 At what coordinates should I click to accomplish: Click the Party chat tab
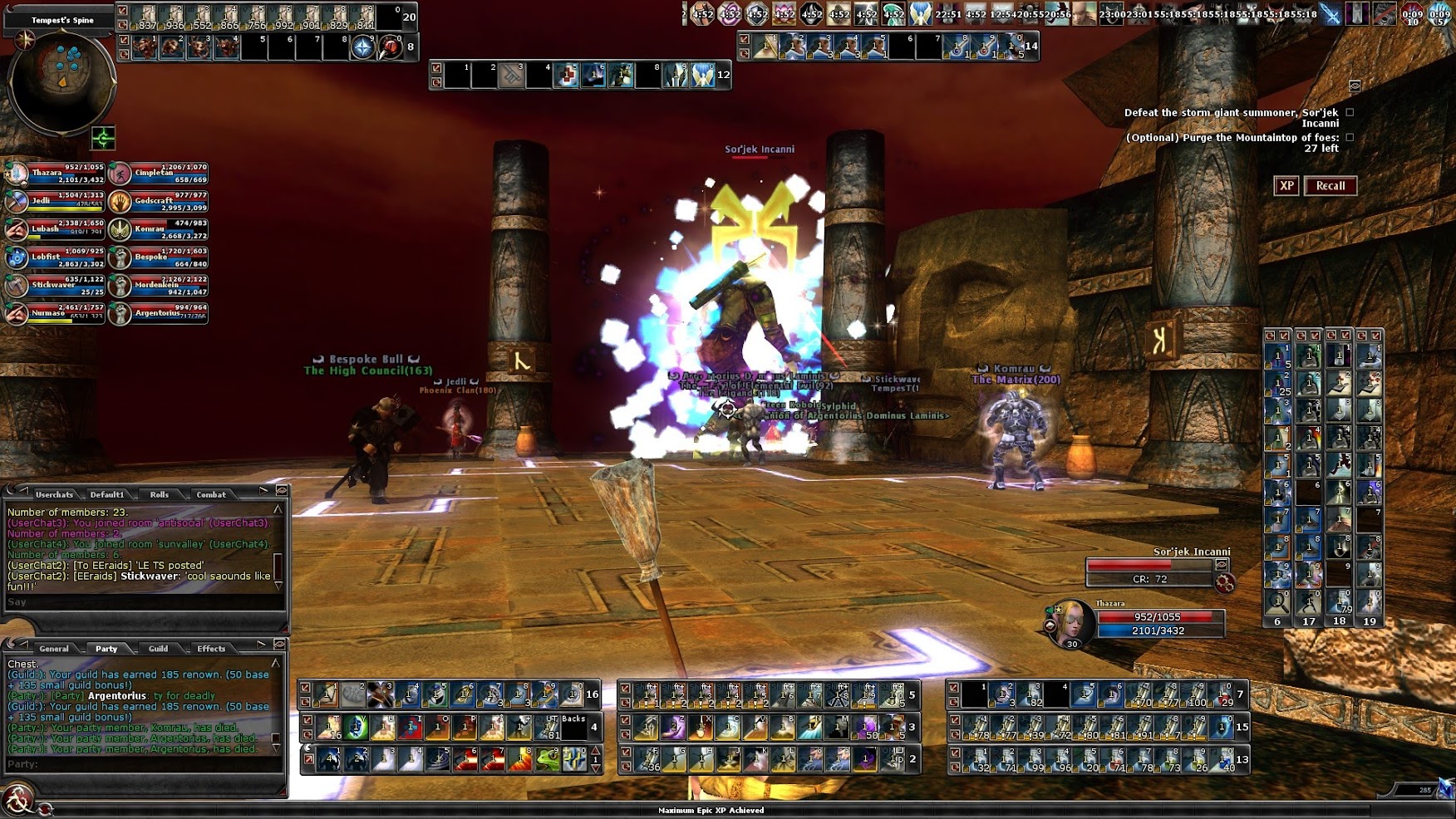[106, 649]
